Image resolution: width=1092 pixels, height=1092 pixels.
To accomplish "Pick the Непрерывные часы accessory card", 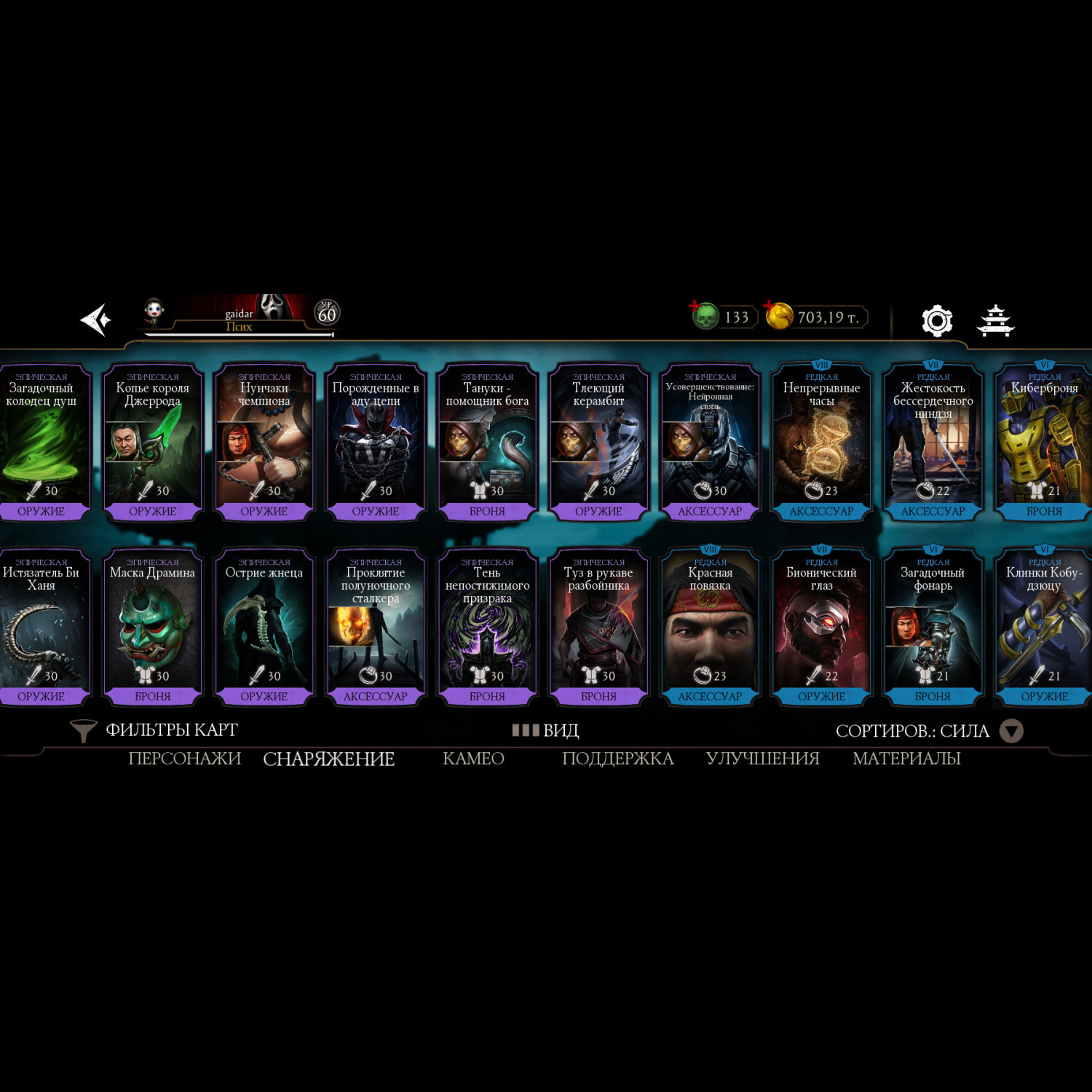I will 821,442.
